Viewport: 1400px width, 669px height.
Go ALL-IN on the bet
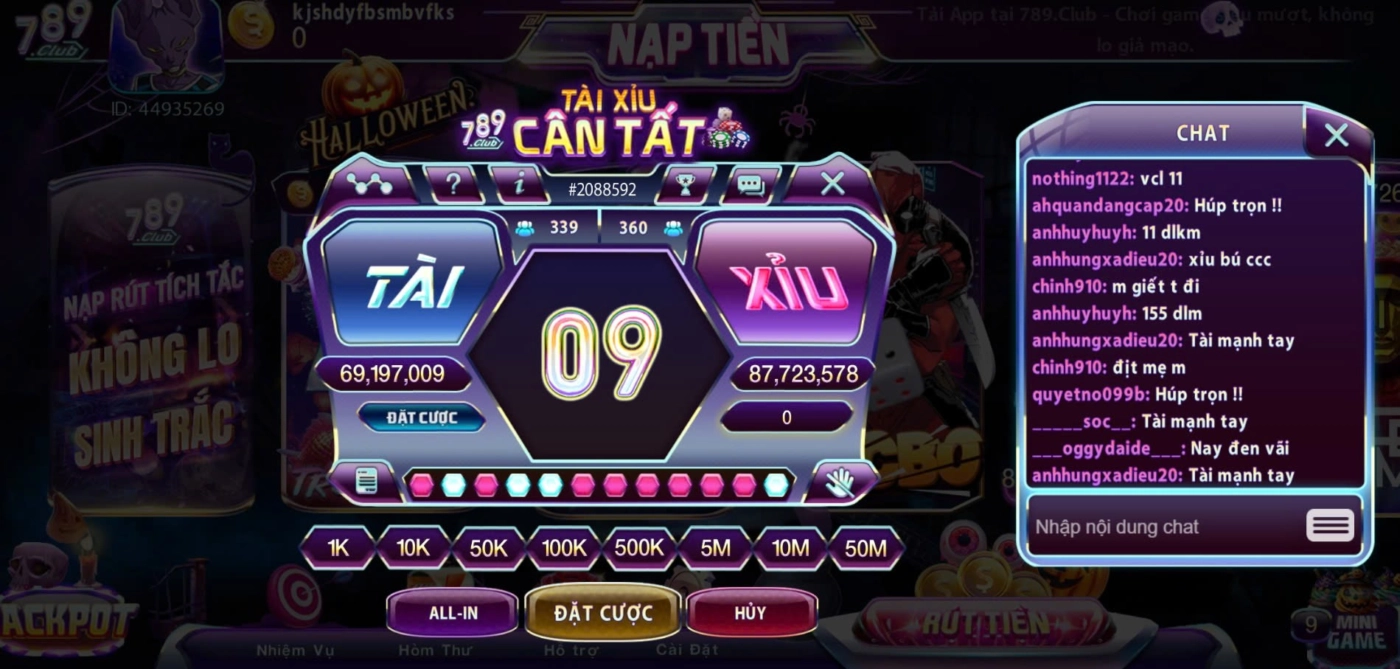click(453, 613)
